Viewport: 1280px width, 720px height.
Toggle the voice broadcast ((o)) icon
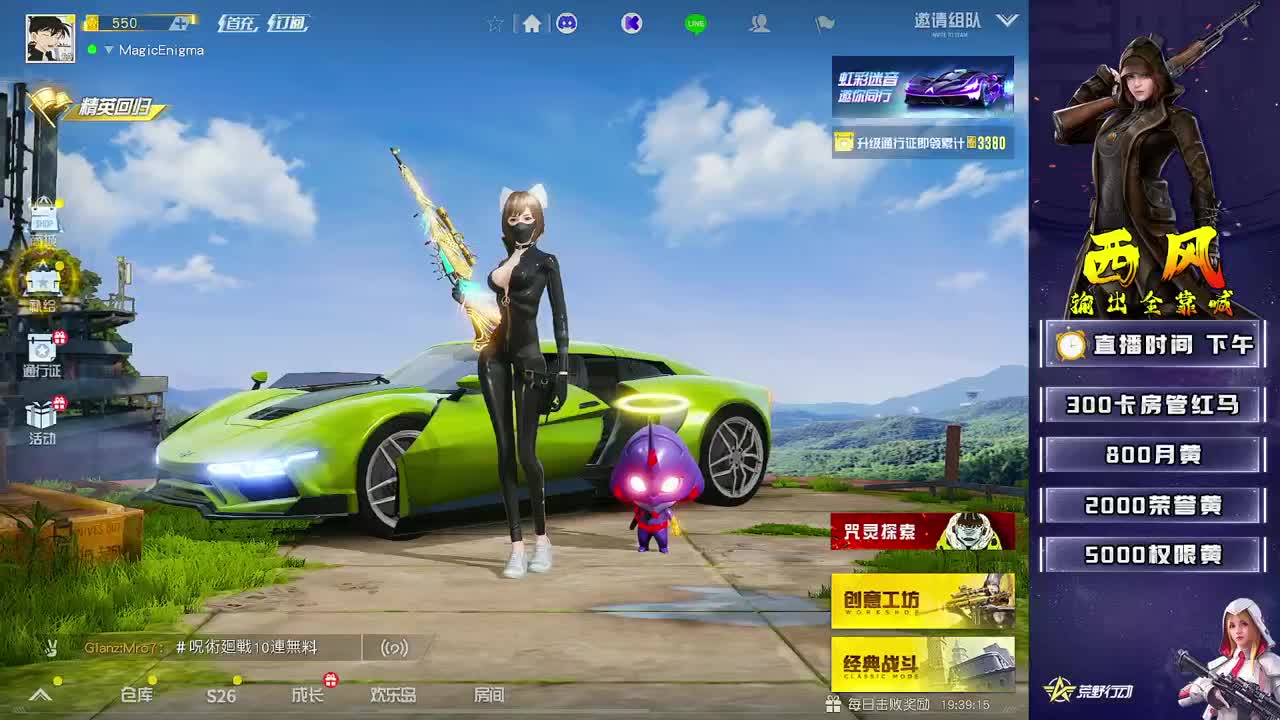(394, 648)
